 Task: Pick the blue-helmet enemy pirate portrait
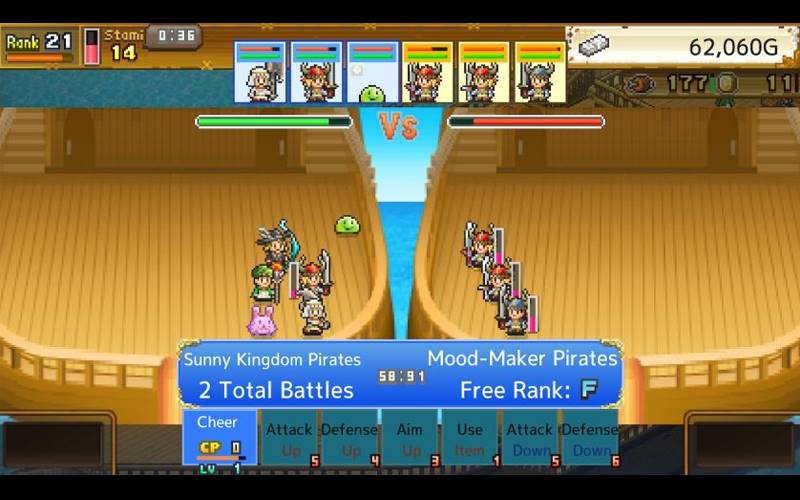[x=540, y=73]
